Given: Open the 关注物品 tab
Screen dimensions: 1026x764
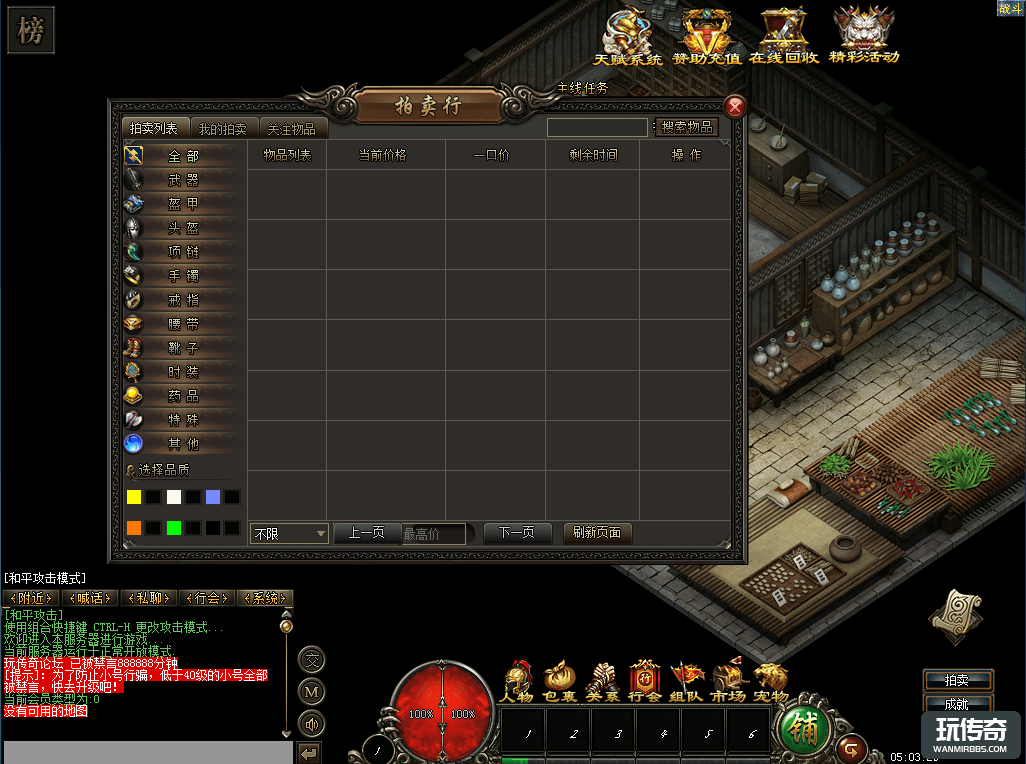Looking at the screenshot, I should (x=292, y=129).
